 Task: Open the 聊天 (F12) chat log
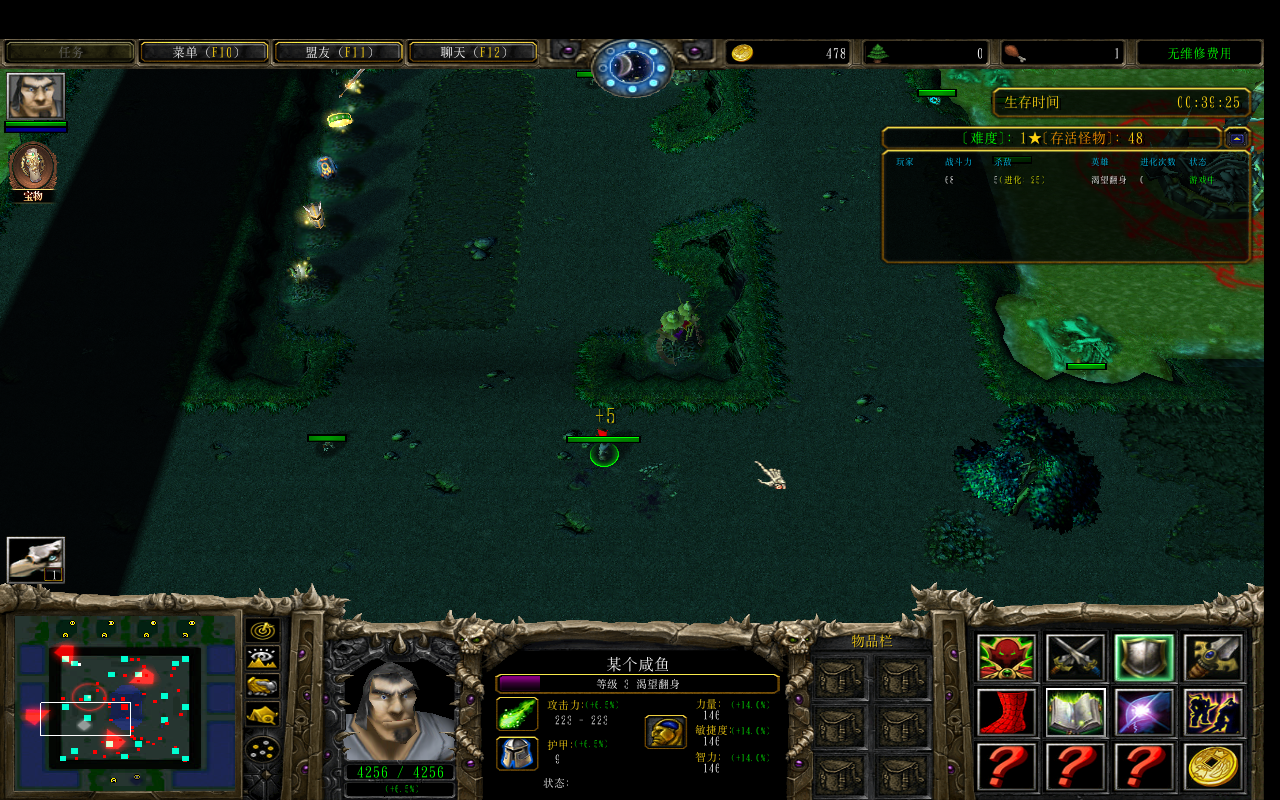(x=473, y=52)
